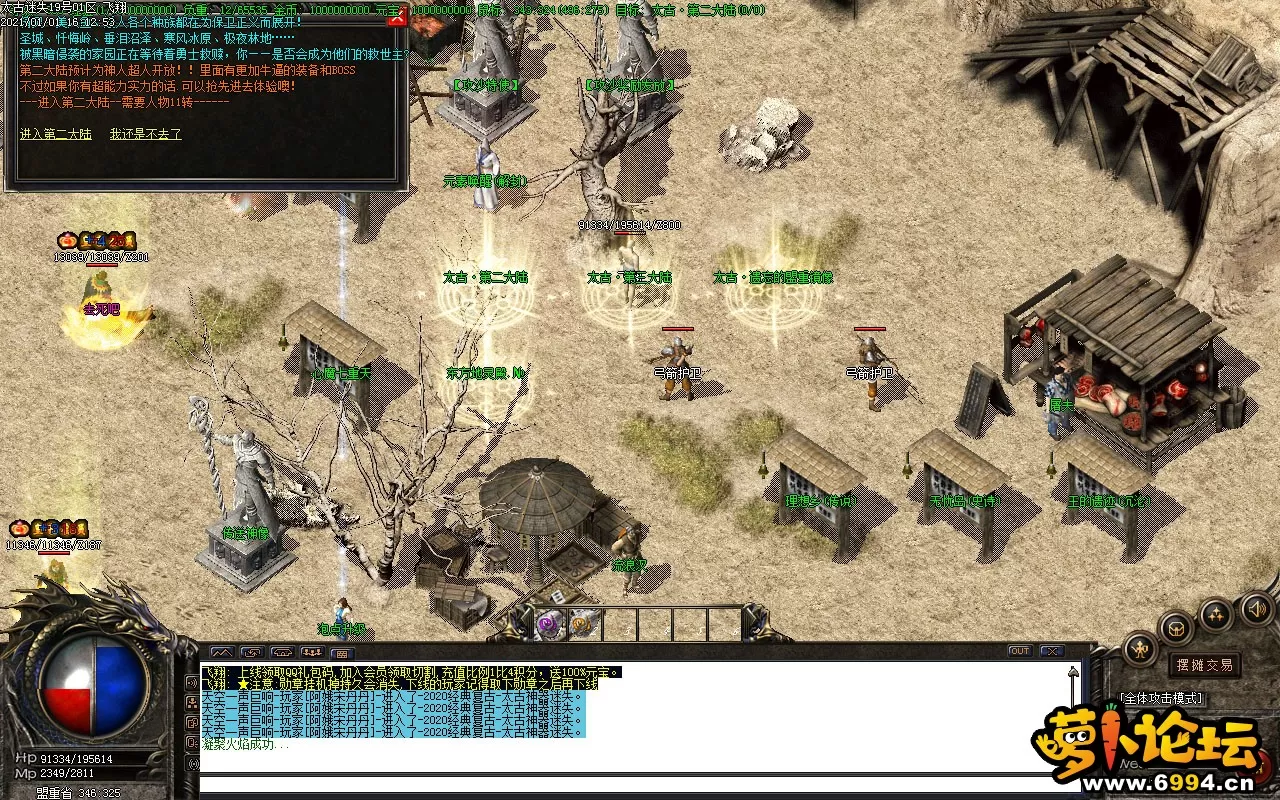Click the X button beside OUT

[1052, 651]
